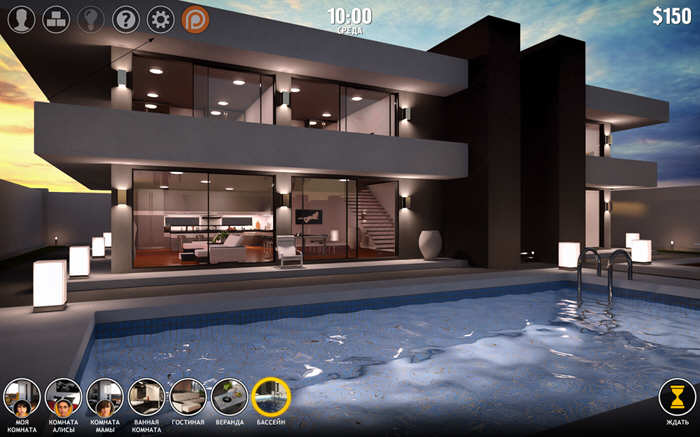Click the Ждать hourglass button
The width and height of the screenshot is (700, 437).
(x=676, y=397)
